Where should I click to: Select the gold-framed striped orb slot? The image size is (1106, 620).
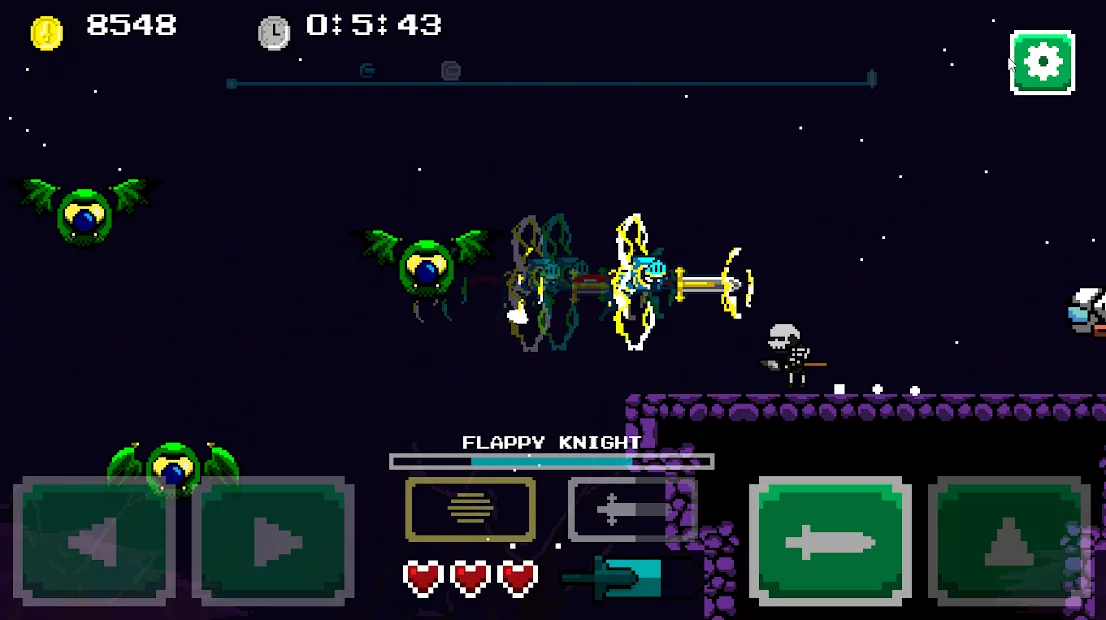pyautogui.click(x=470, y=509)
